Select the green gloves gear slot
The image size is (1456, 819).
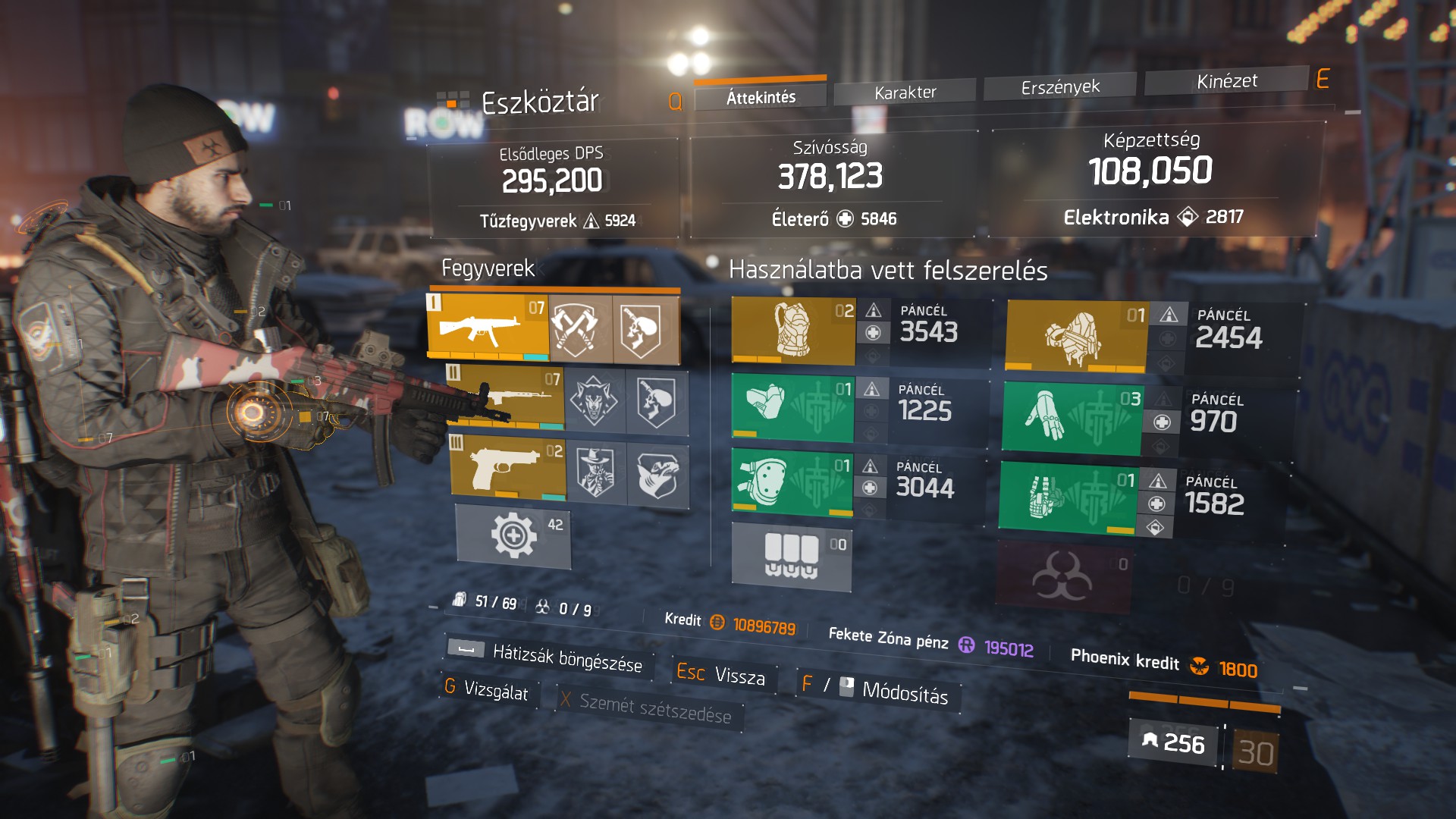[1072, 419]
